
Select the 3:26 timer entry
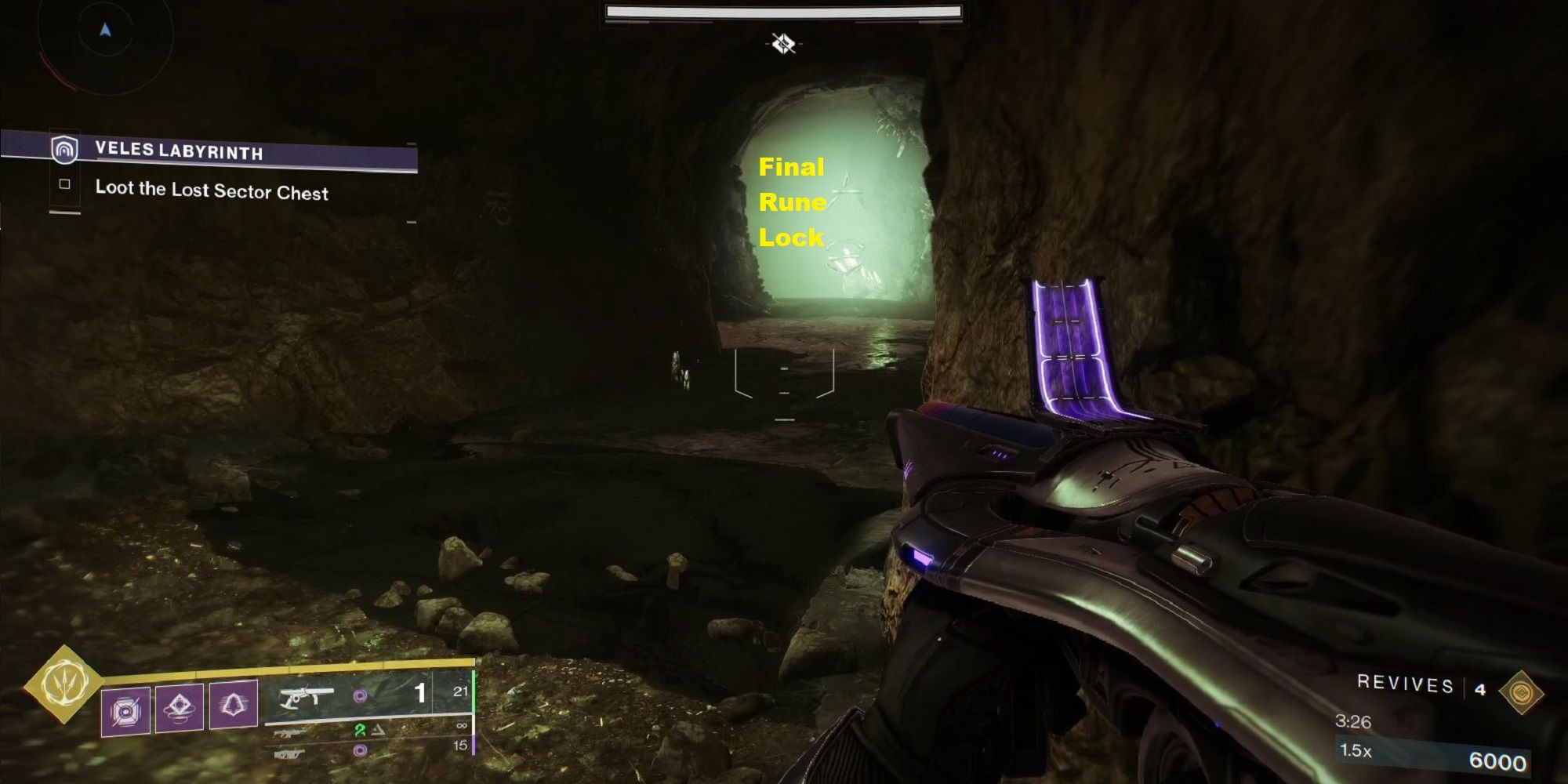pyautogui.click(x=1354, y=721)
